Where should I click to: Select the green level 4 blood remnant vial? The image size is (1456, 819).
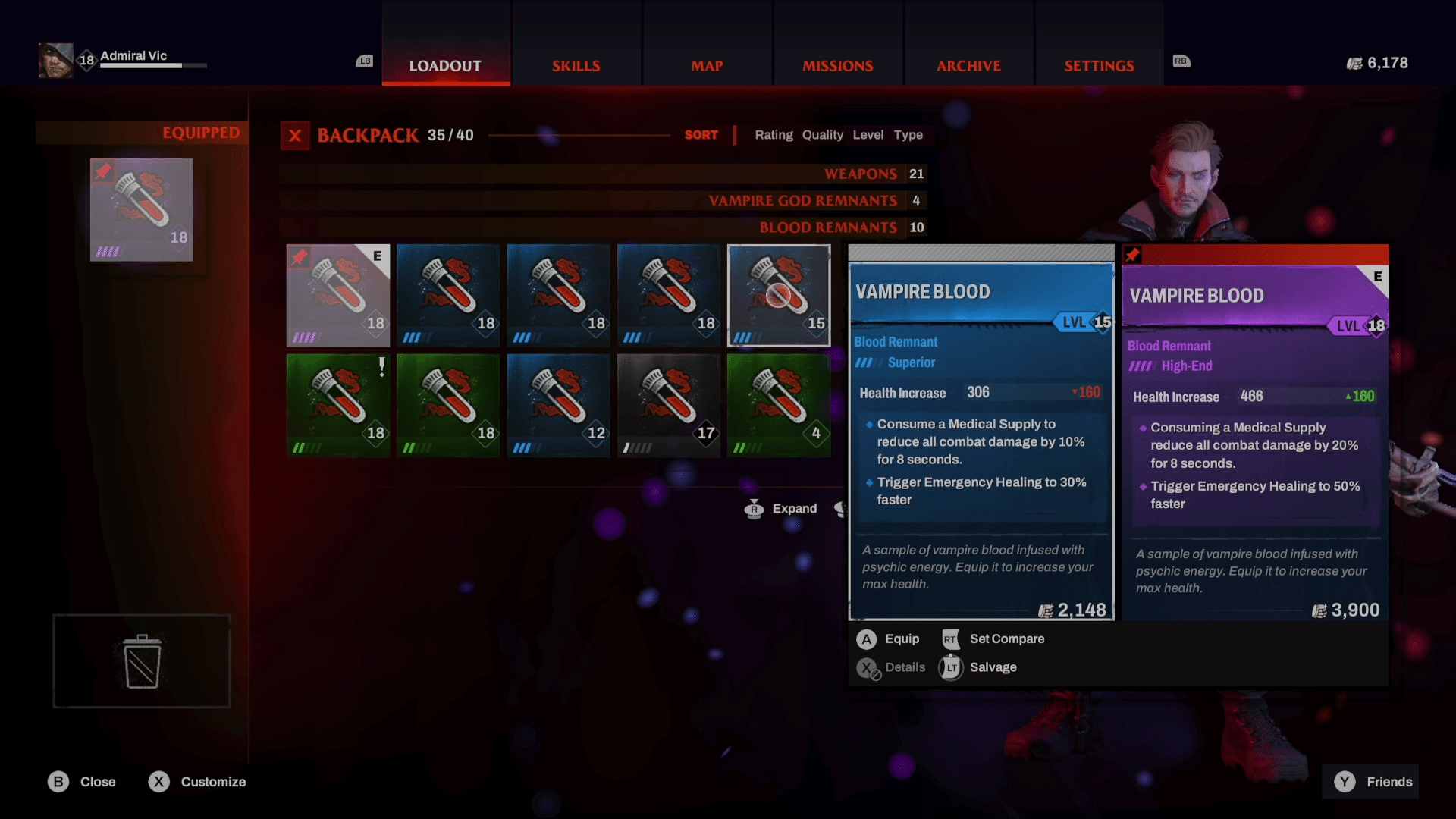tap(779, 405)
